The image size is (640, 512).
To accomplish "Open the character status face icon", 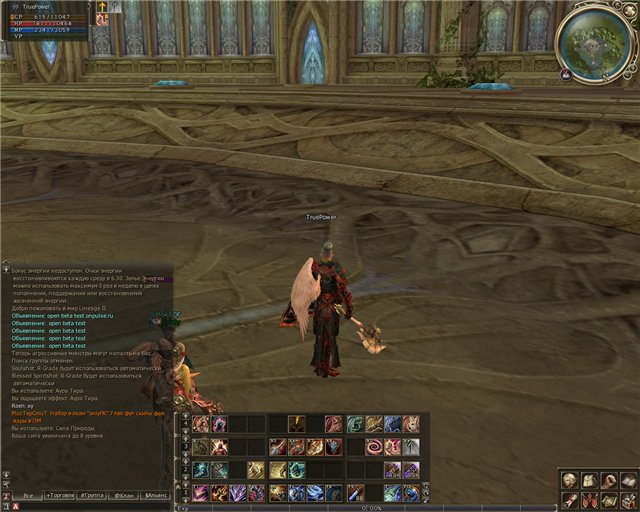I will (x=571, y=482).
